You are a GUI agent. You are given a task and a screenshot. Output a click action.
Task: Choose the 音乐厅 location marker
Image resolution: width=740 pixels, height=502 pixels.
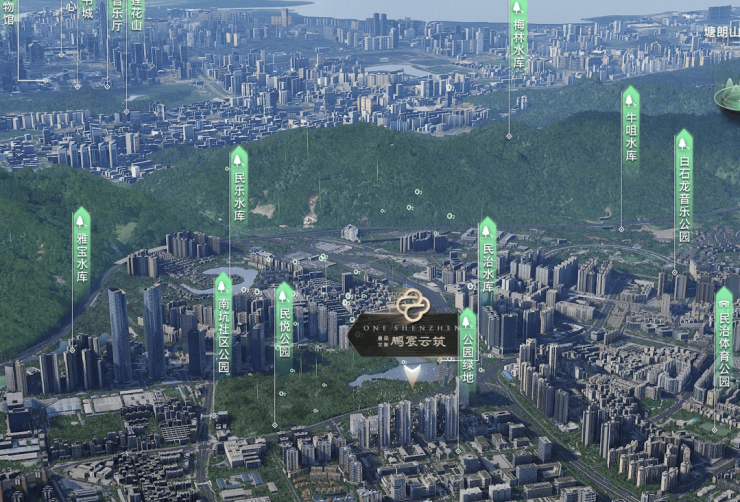point(116,14)
